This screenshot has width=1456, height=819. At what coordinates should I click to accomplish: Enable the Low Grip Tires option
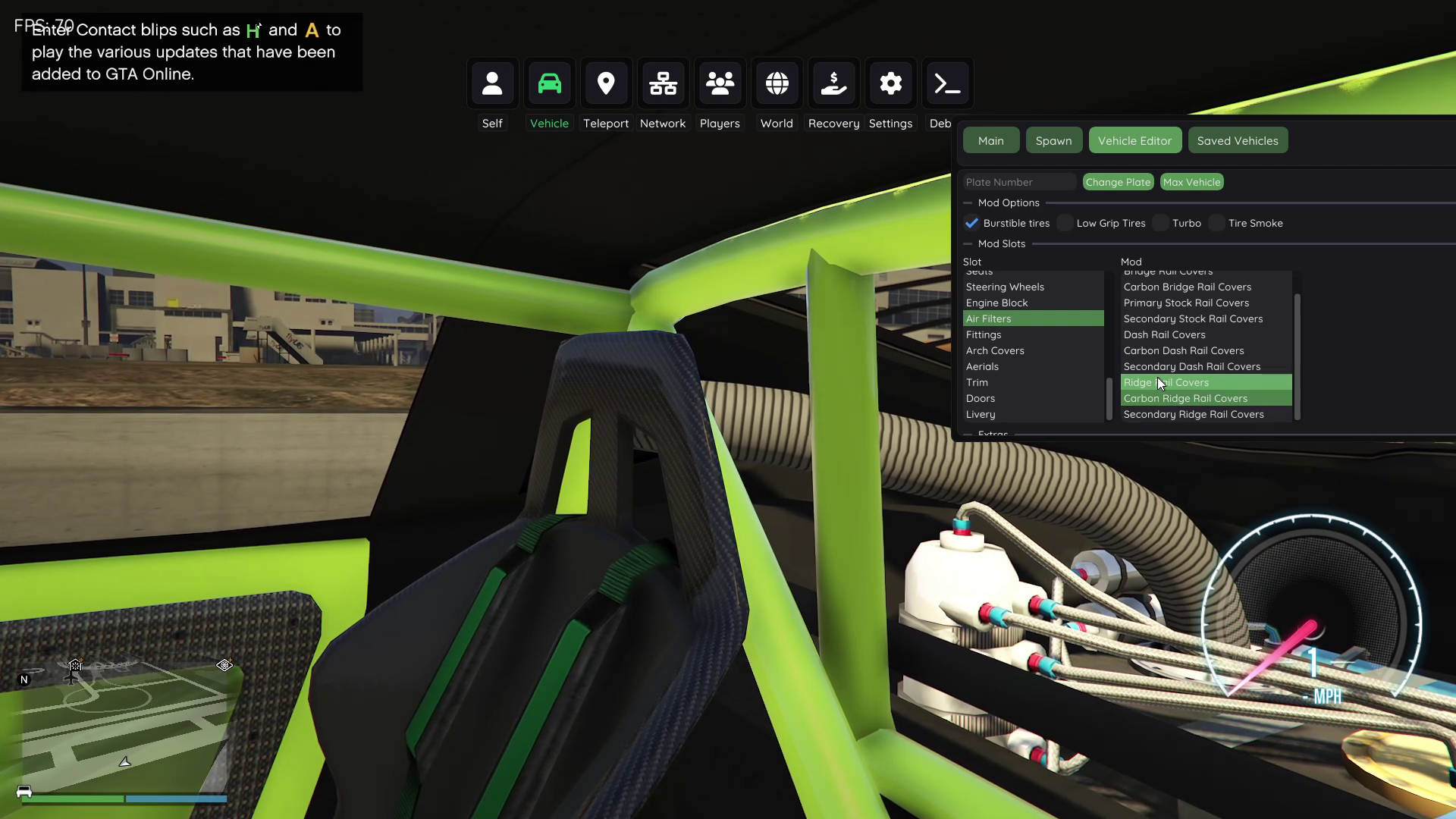pyautogui.click(x=1065, y=223)
